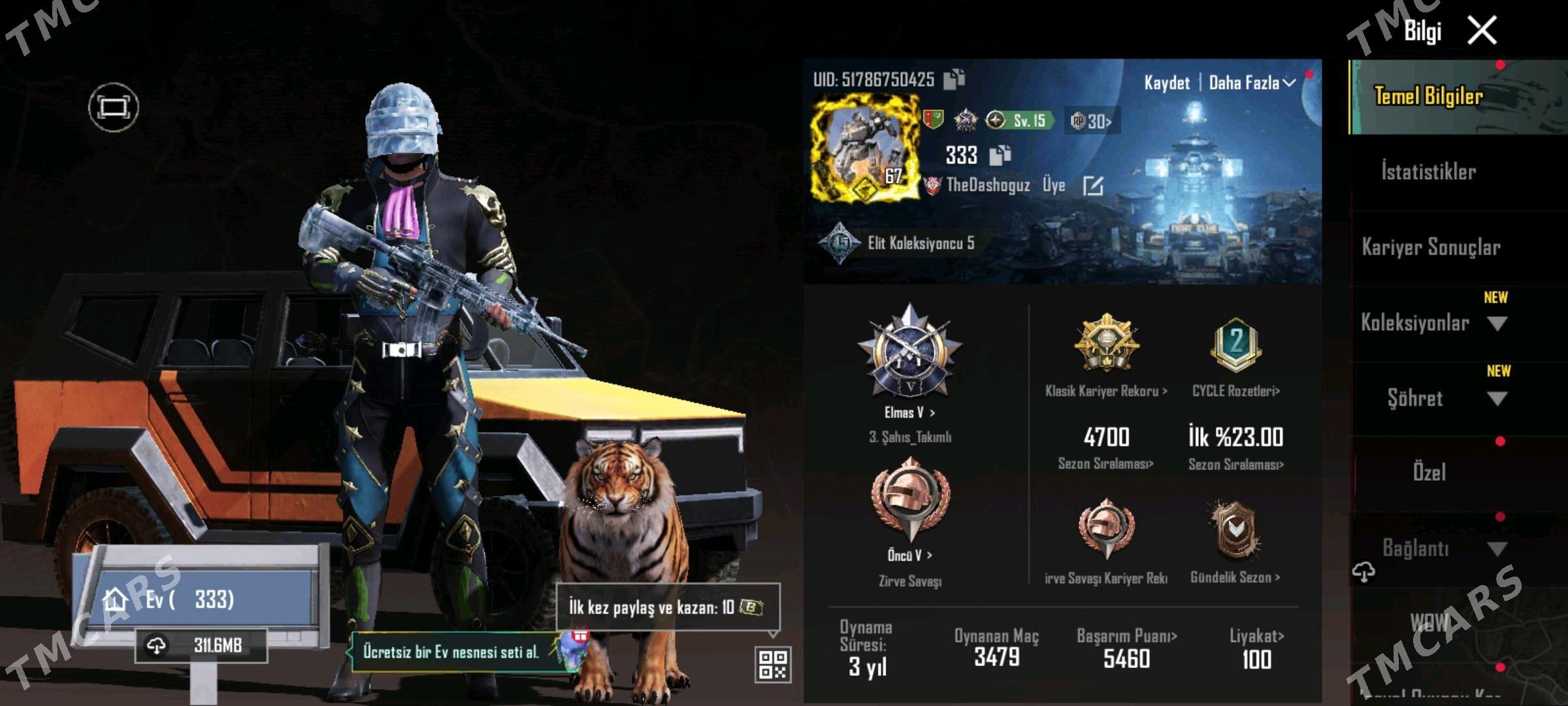Copy the UID number

tap(955, 79)
